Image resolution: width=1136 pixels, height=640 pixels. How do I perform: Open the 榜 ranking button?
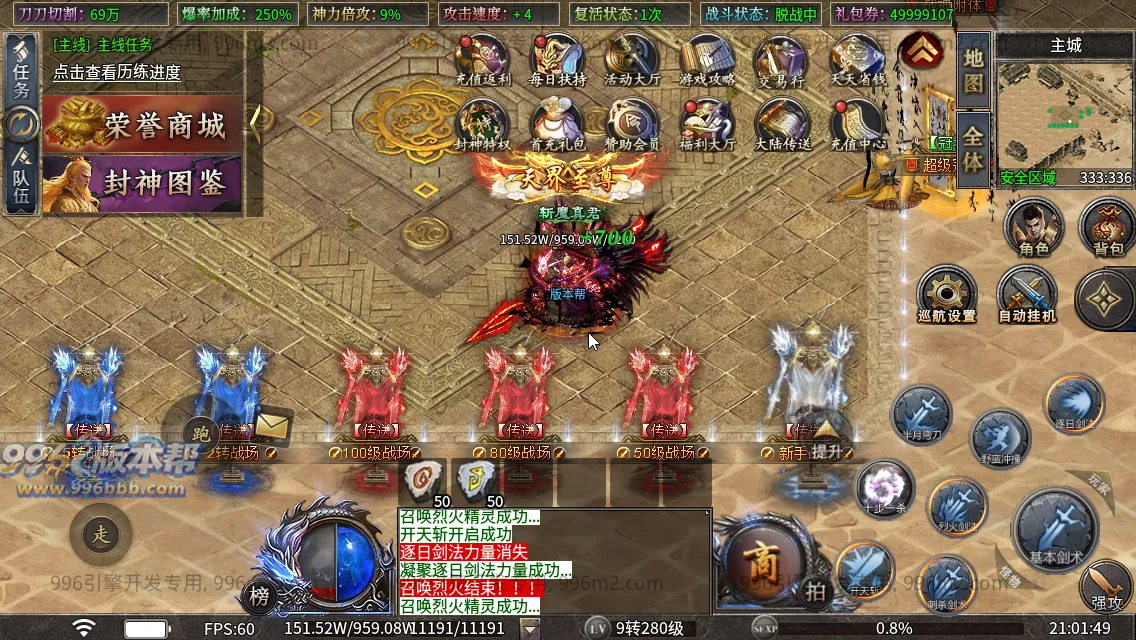click(x=260, y=594)
